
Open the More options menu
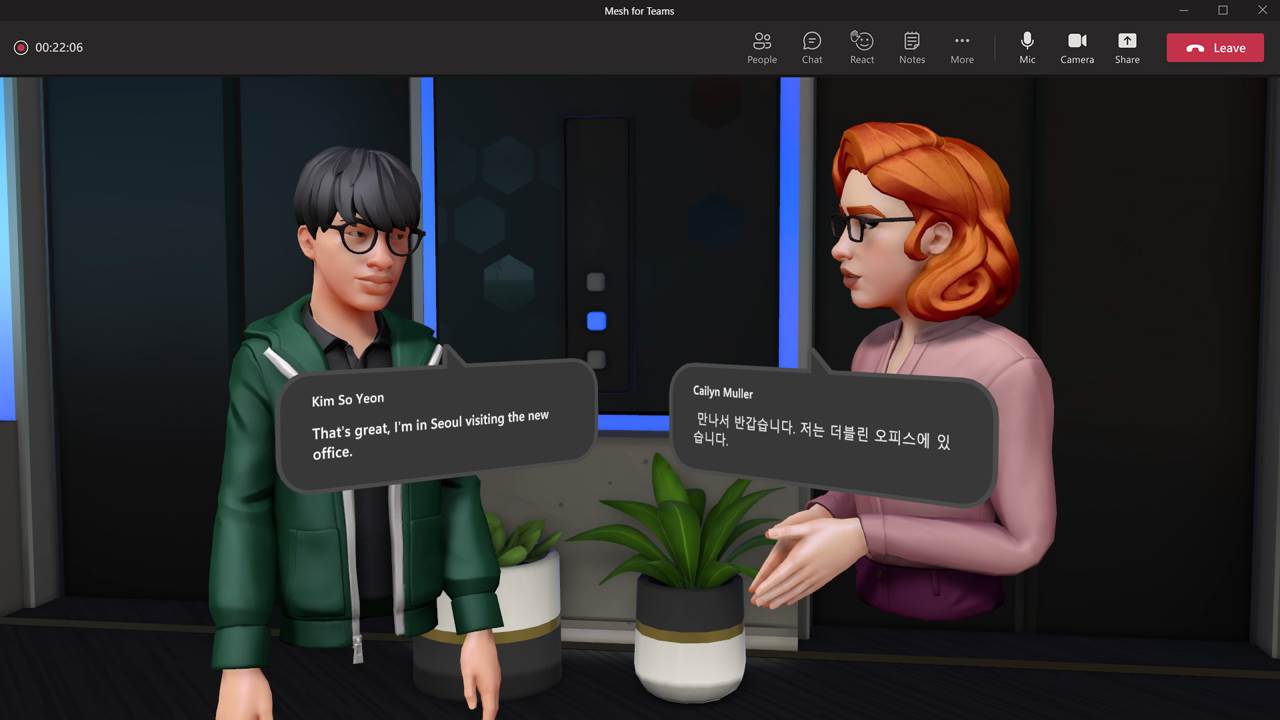click(x=961, y=47)
